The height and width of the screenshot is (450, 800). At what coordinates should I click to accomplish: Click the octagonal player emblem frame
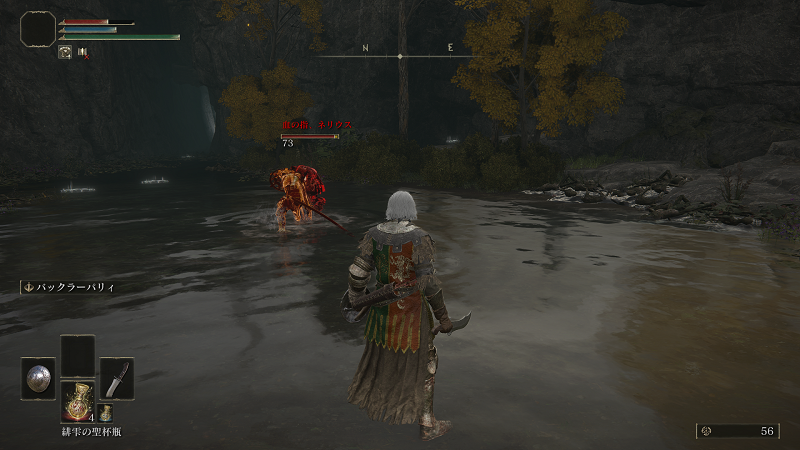tap(37, 29)
